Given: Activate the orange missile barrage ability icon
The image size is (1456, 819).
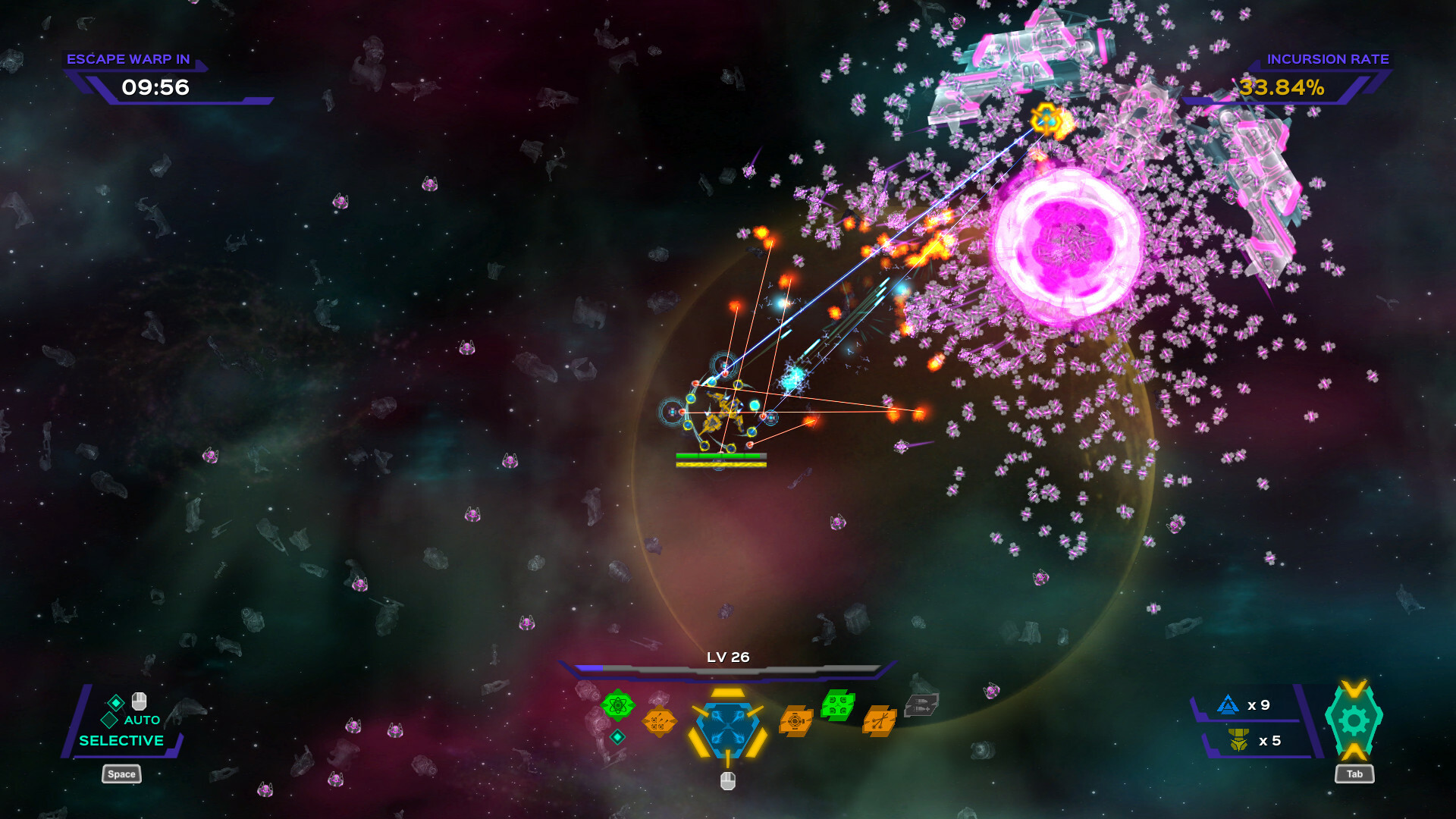Looking at the screenshot, I should tap(660, 721).
